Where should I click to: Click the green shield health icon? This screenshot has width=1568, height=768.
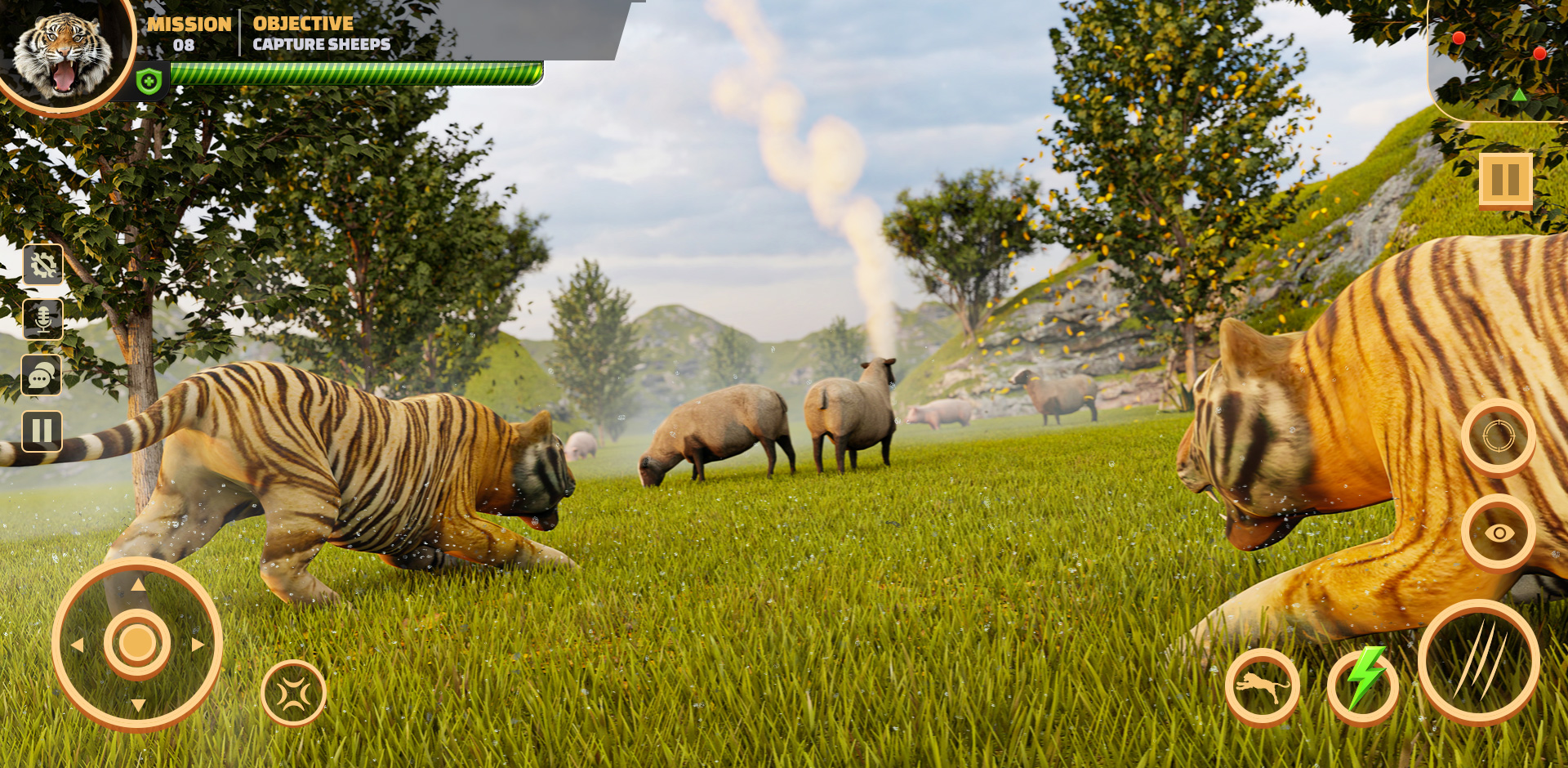149,82
